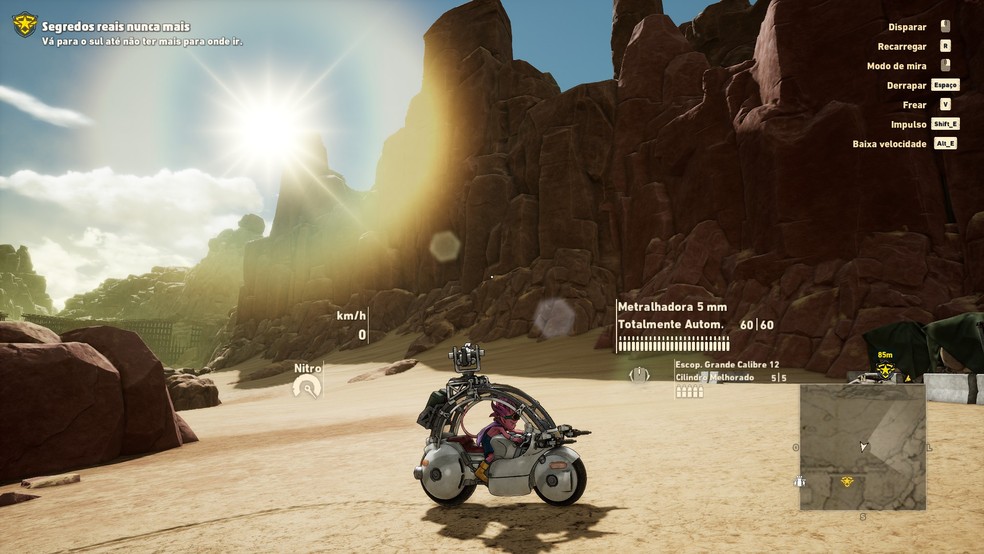Viewport: 984px width, 554px height.
Task: Click the 85m quest waypoint marker
Action: [885, 370]
